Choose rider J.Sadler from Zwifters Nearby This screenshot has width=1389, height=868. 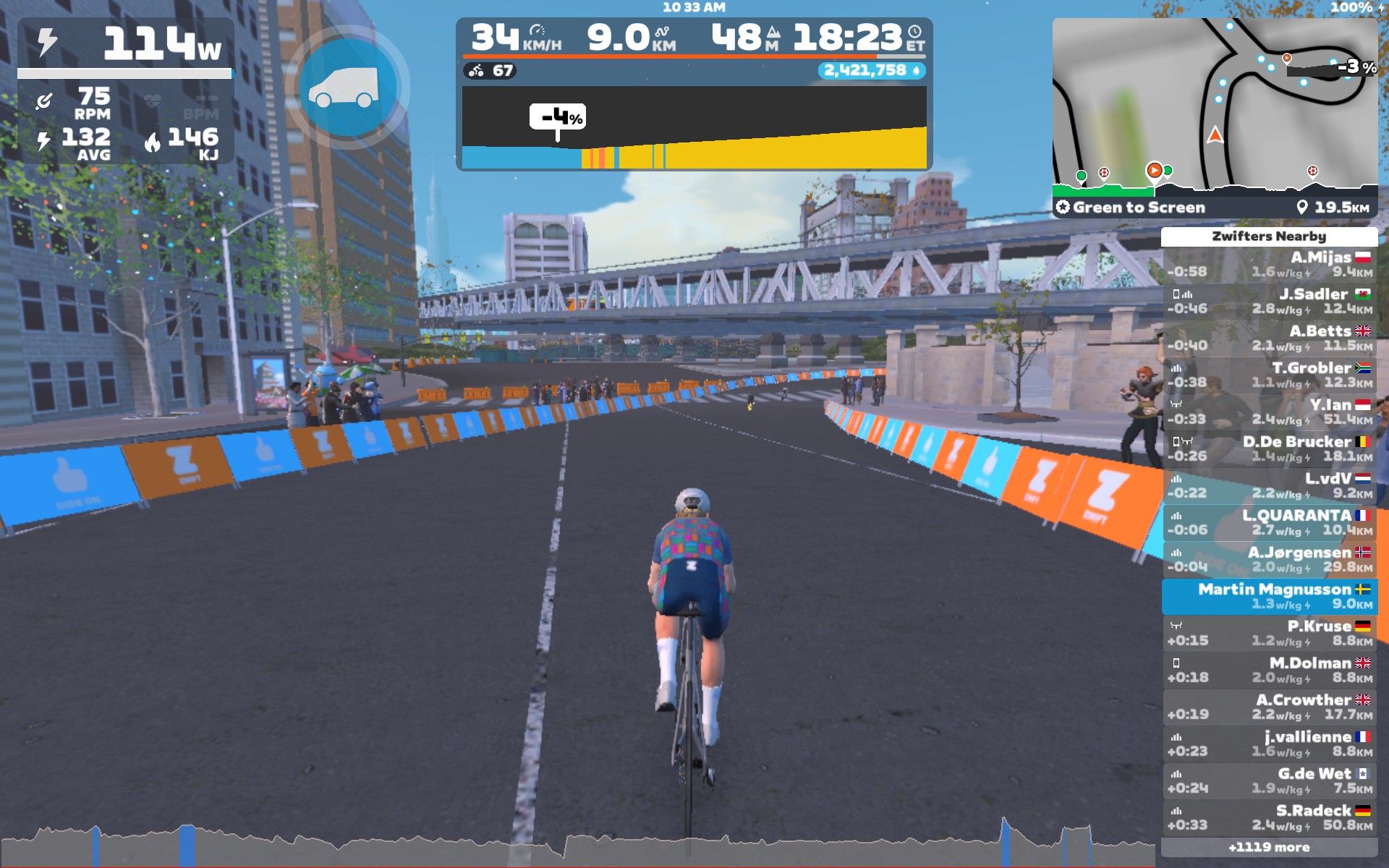[1269, 302]
